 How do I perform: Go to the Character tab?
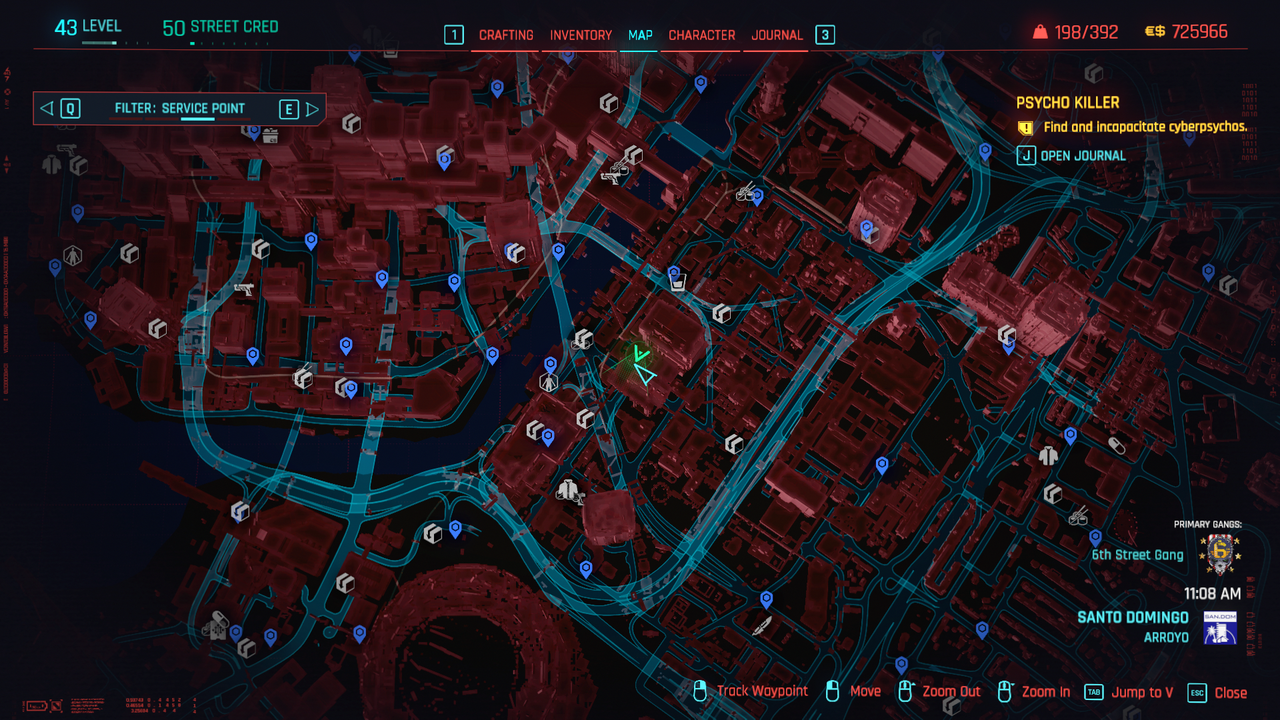[x=702, y=35]
